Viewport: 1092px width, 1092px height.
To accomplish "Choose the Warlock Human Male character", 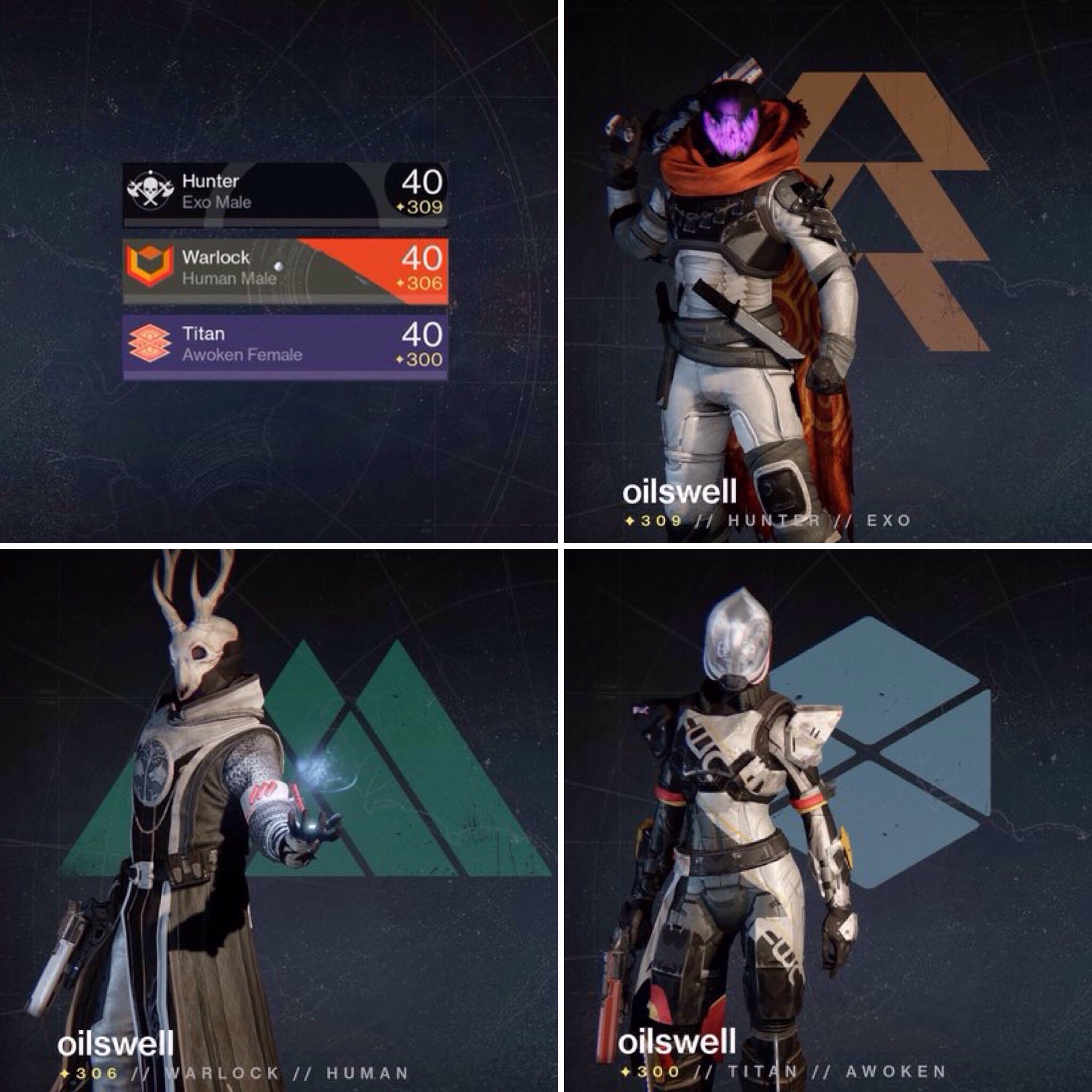I will click(285, 270).
